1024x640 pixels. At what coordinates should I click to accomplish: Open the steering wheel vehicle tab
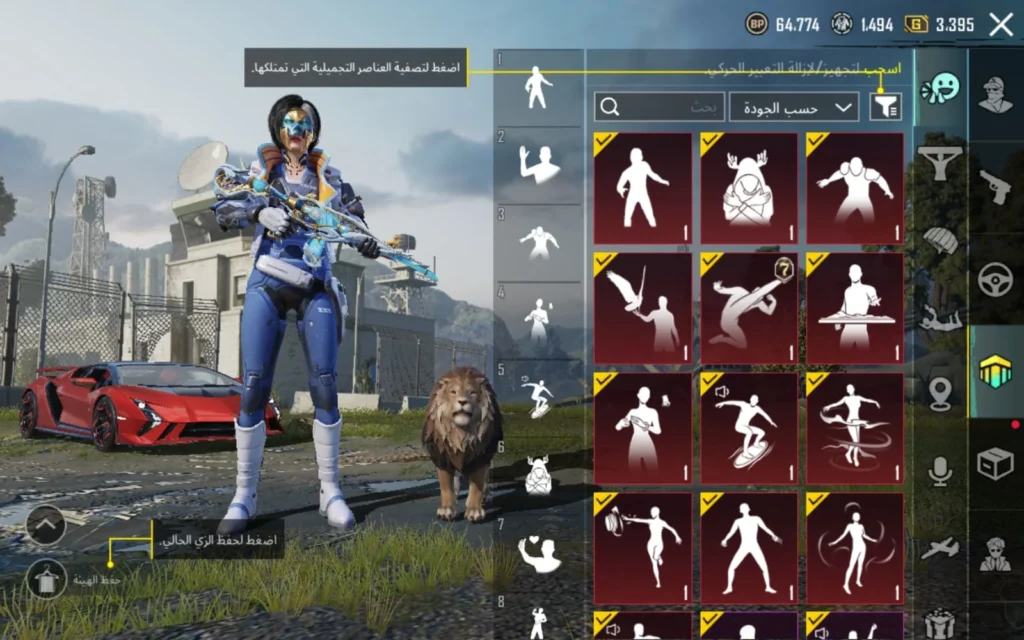[995, 279]
